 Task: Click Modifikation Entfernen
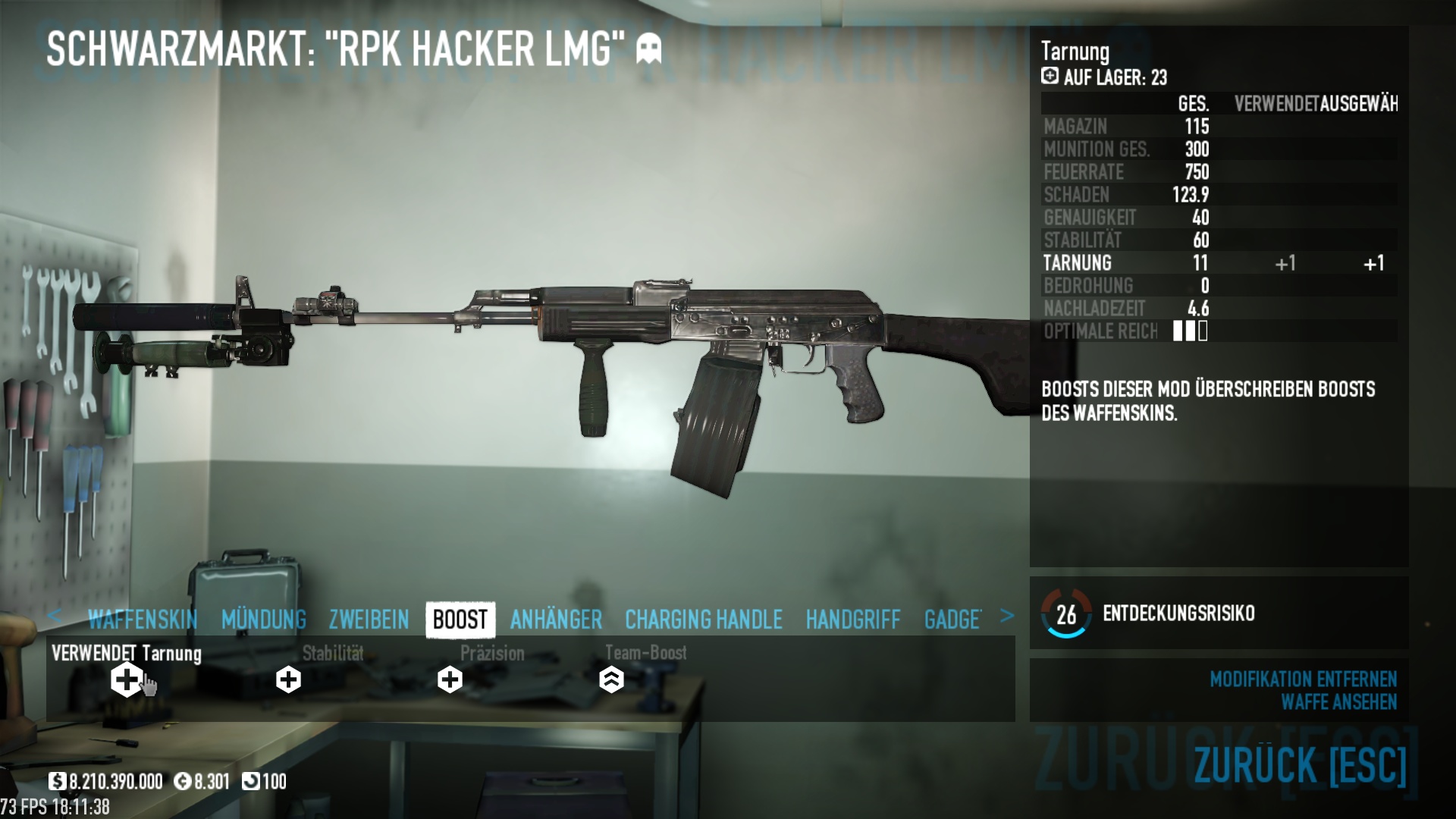(1303, 679)
